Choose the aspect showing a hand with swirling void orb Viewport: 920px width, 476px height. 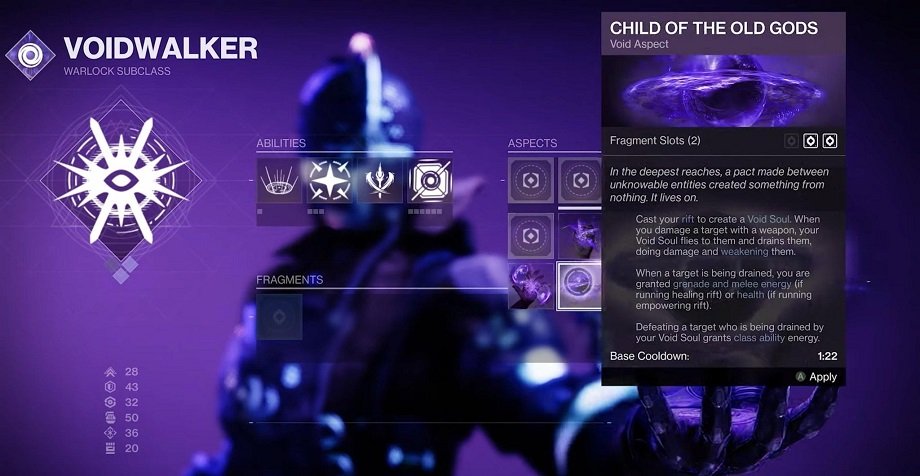[x=528, y=285]
